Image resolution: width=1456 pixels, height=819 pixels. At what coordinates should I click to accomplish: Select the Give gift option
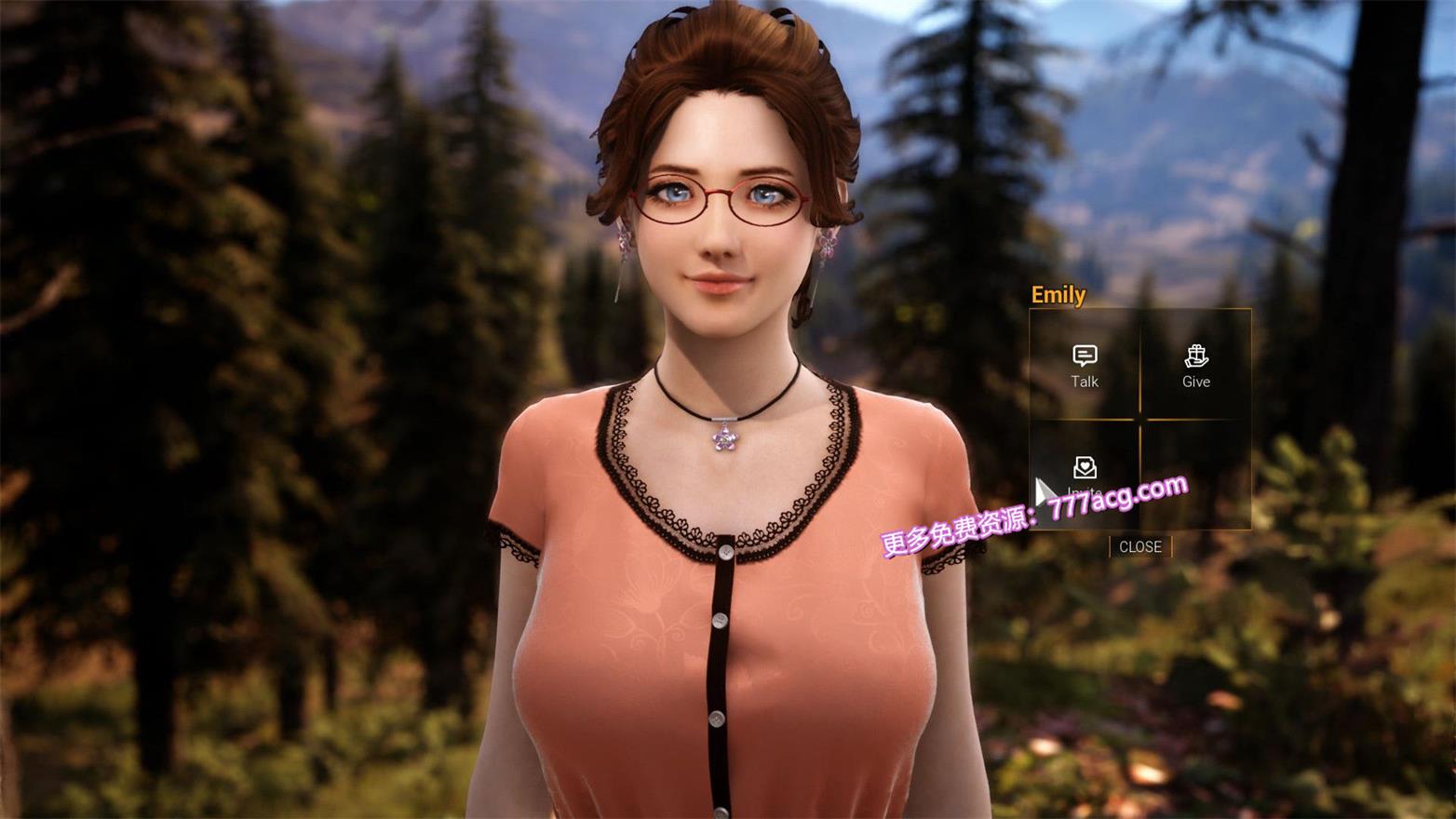1196,366
